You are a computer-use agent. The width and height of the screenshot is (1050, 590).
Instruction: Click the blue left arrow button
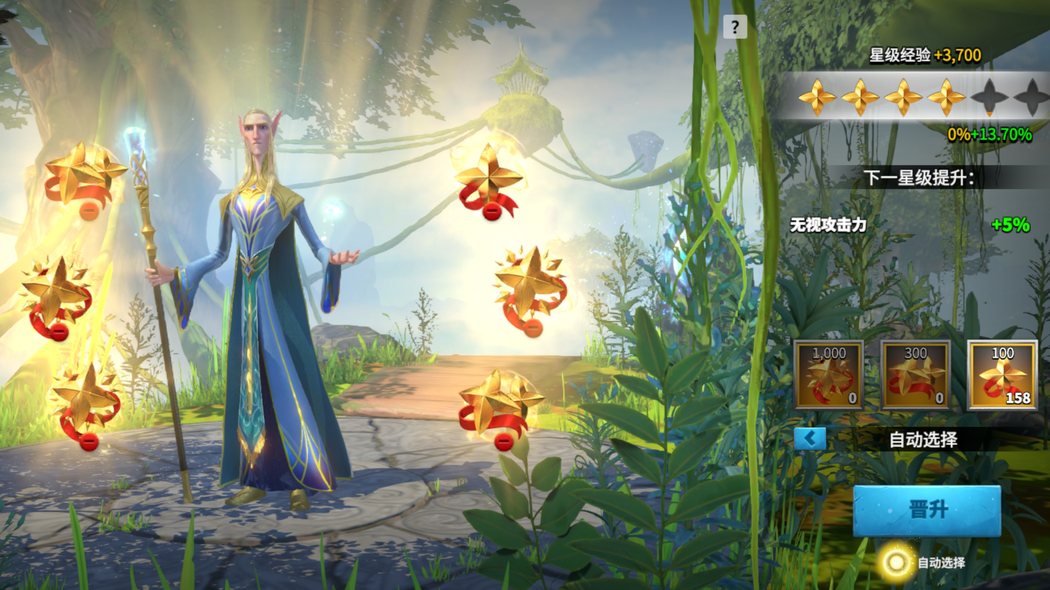click(810, 438)
